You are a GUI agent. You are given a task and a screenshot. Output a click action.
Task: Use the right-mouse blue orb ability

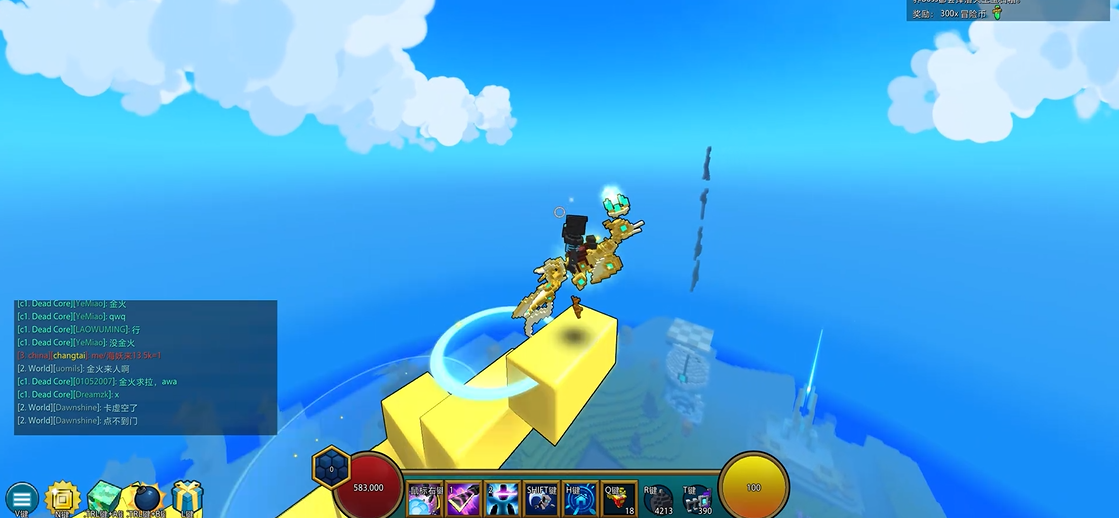click(424, 498)
